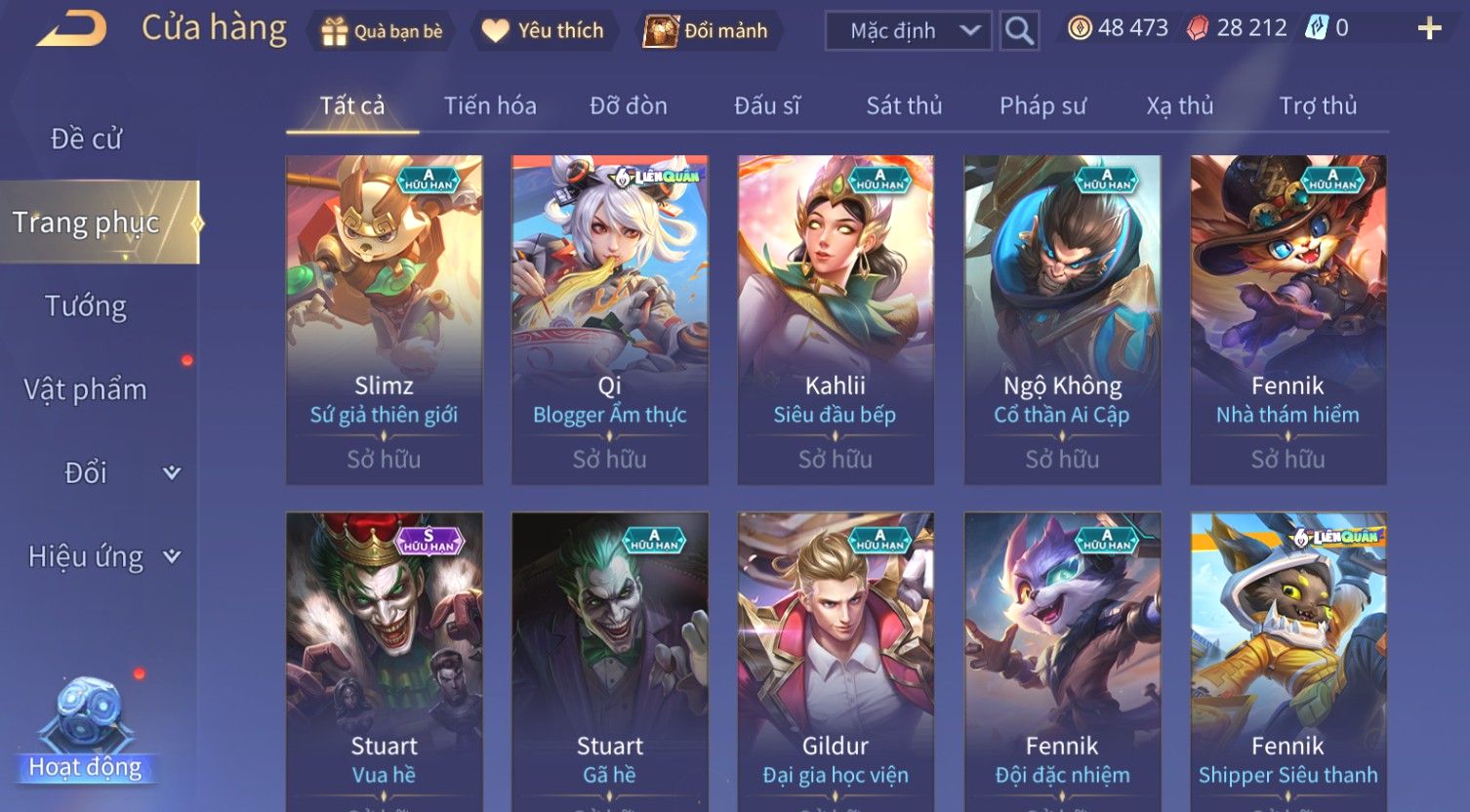Switch to the Đỡ đòn tab
The width and height of the screenshot is (1470, 812).
[x=629, y=105]
